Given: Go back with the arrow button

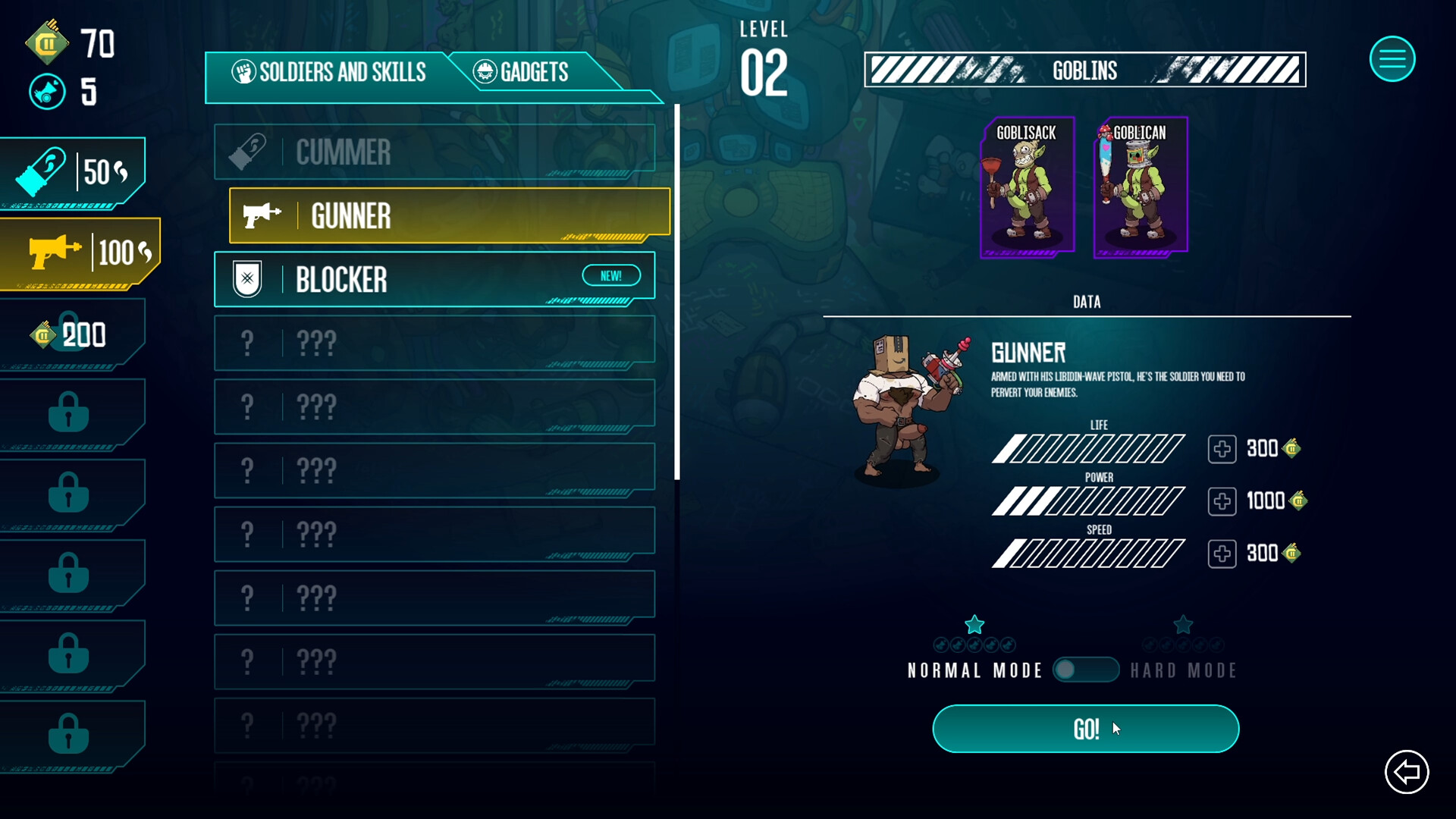Looking at the screenshot, I should pos(1407,772).
